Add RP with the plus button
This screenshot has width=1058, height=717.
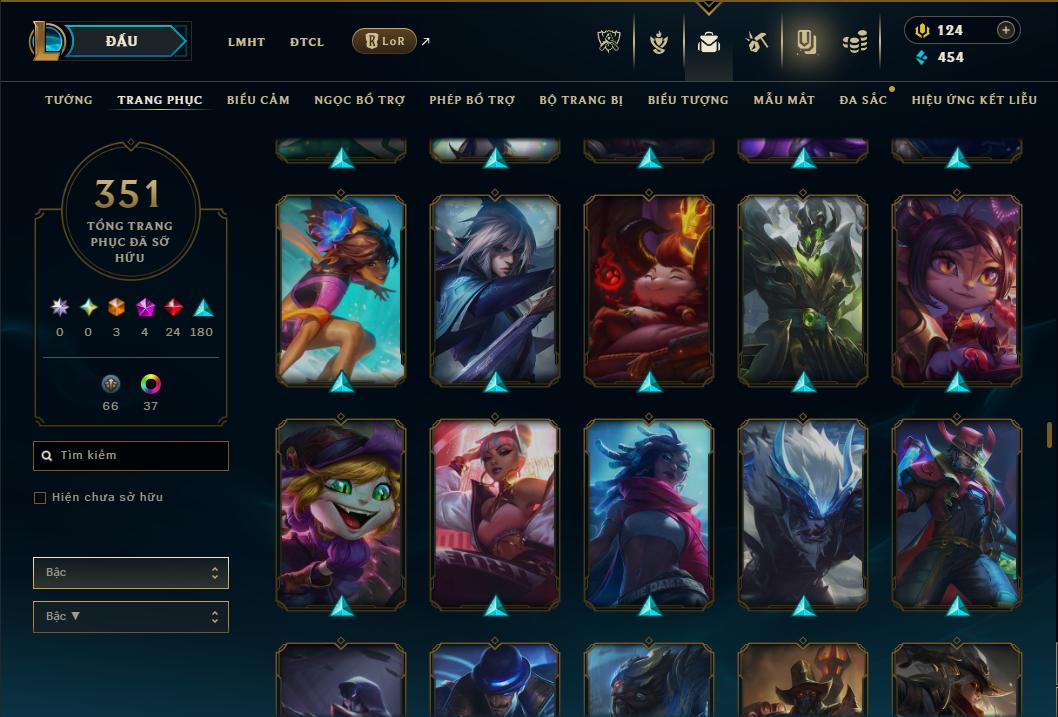coord(1006,30)
